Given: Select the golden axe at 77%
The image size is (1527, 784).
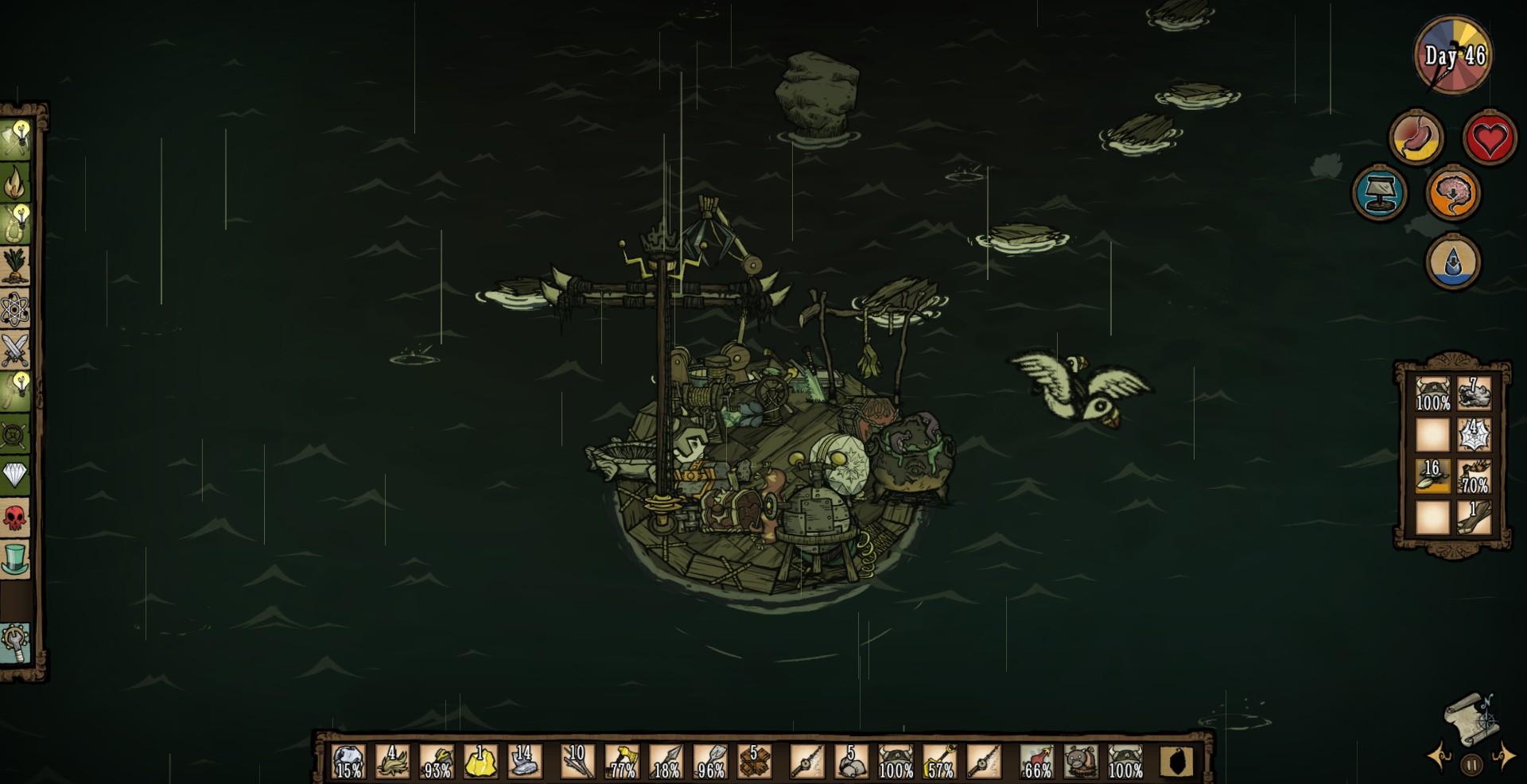Looking at the screenshot, I should click(622, 762).
